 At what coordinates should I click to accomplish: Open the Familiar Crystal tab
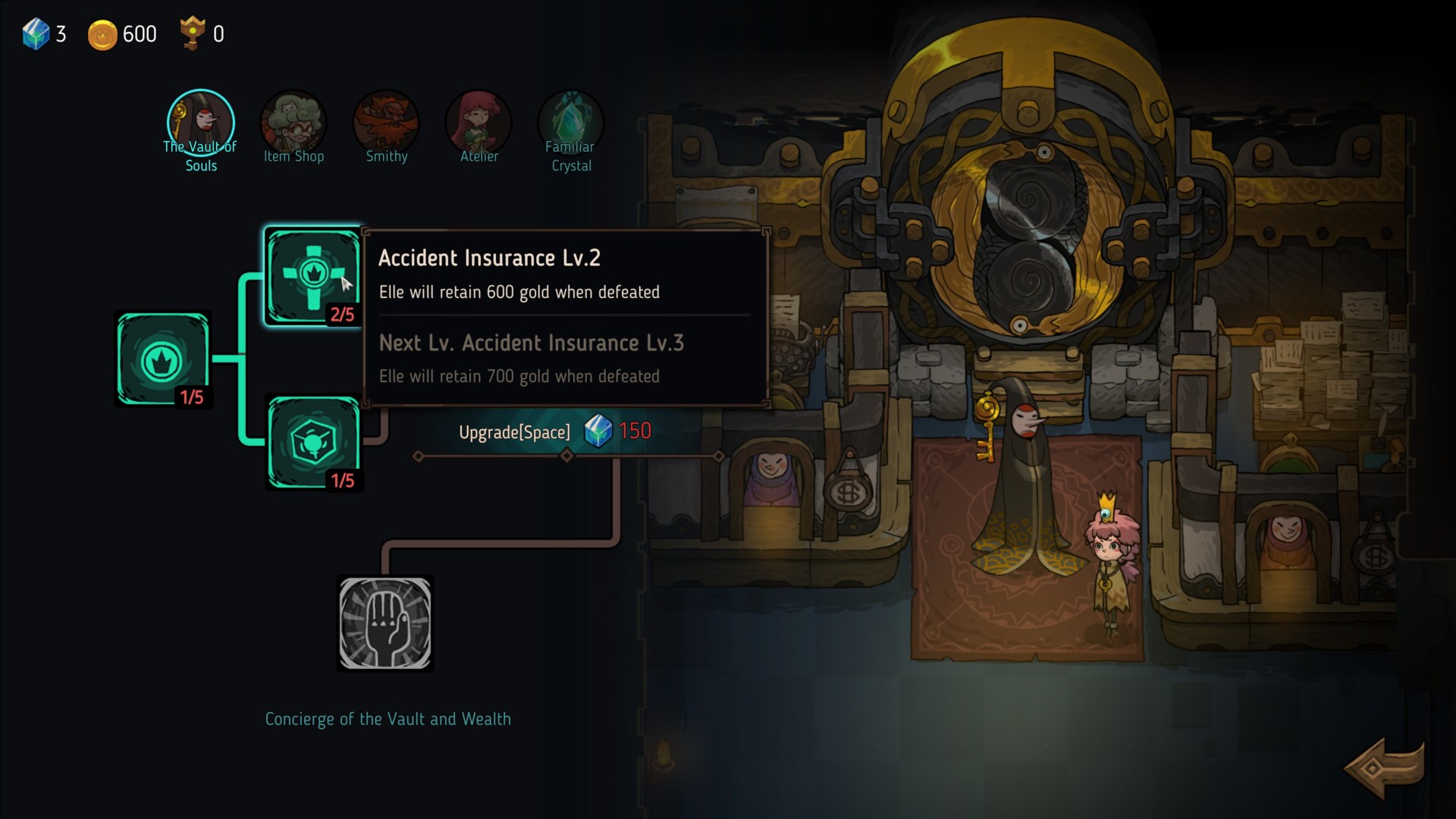571,125
